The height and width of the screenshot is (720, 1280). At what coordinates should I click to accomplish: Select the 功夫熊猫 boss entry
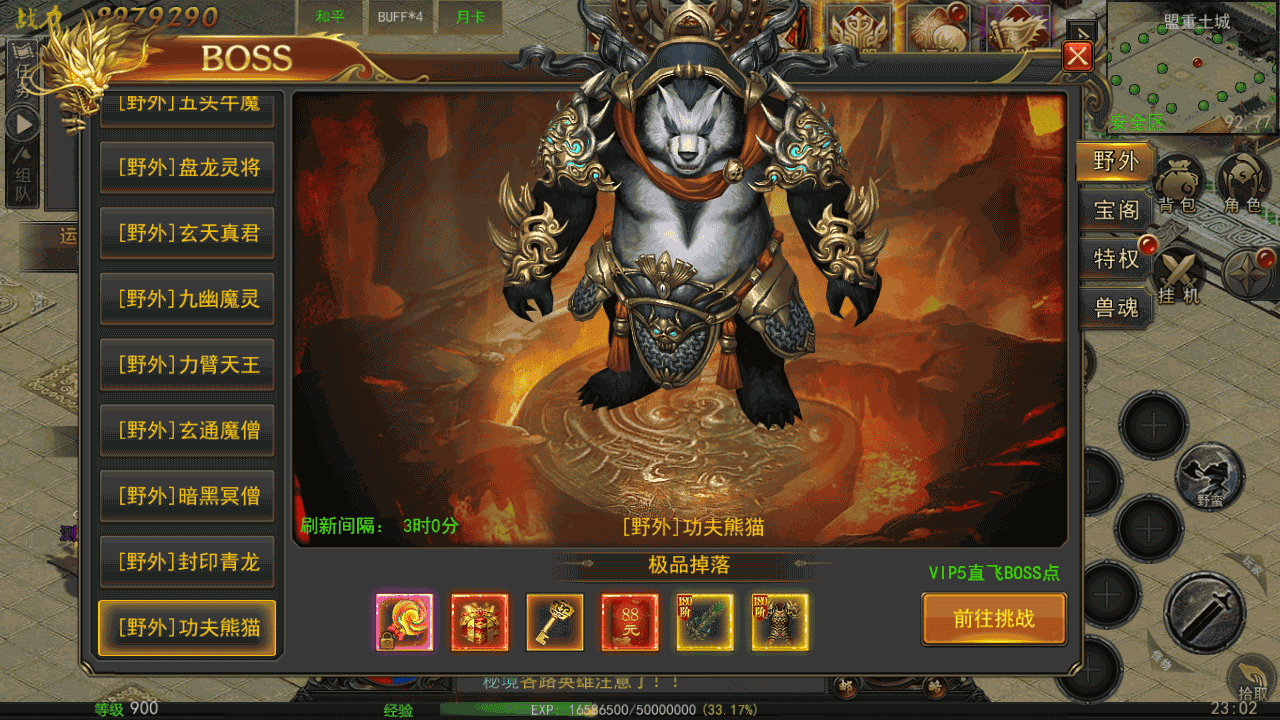pyautogui.click(x=187, y=628)
